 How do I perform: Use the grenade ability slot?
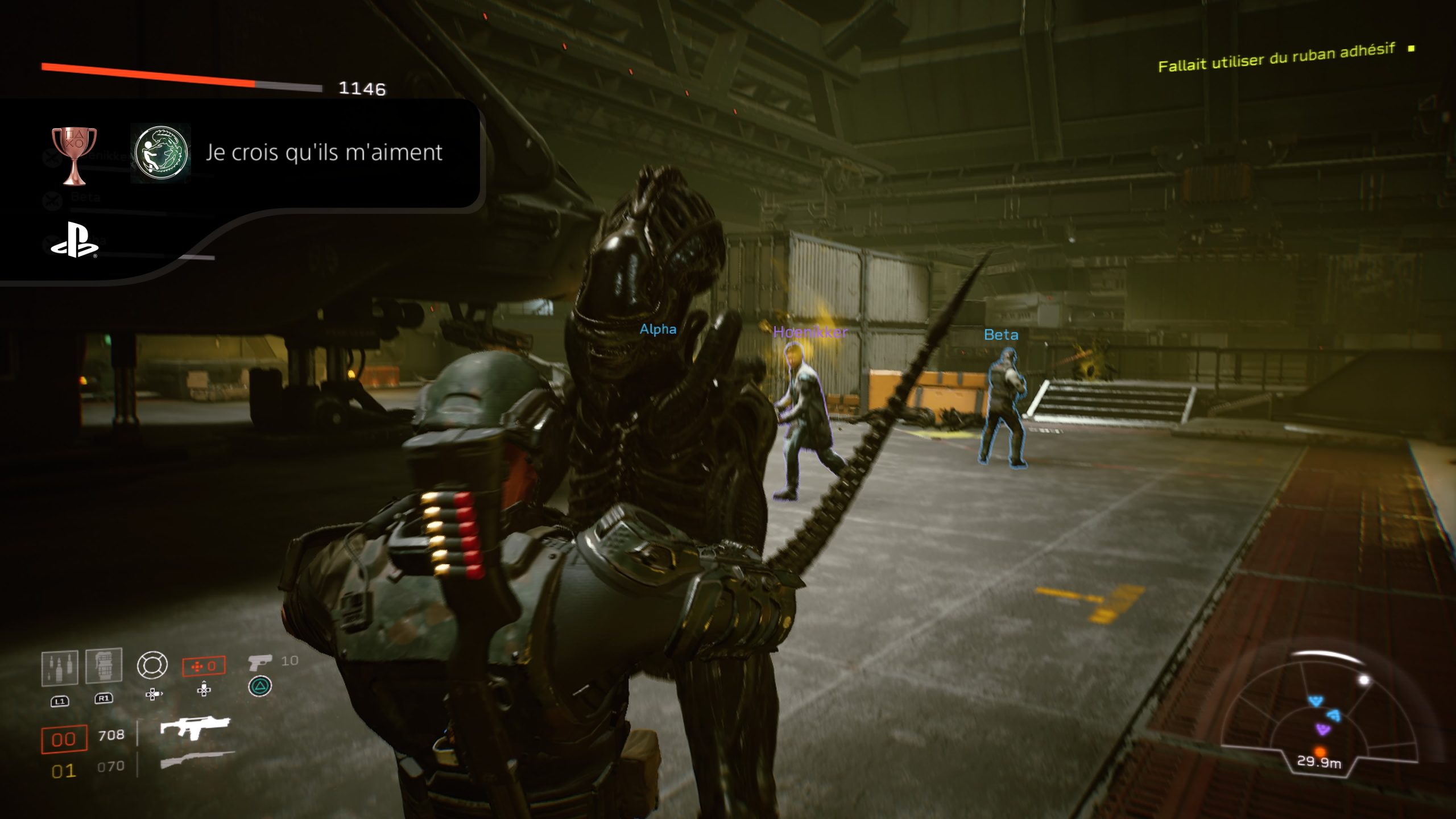104,665
